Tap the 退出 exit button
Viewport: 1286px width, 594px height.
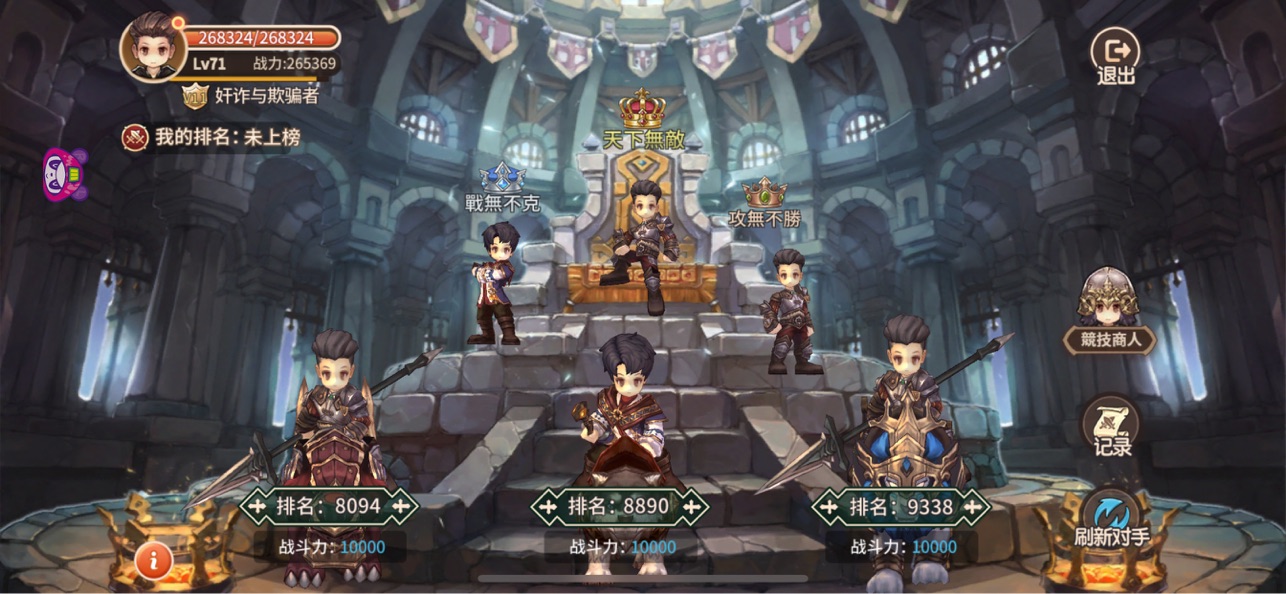coord(1115,55)
